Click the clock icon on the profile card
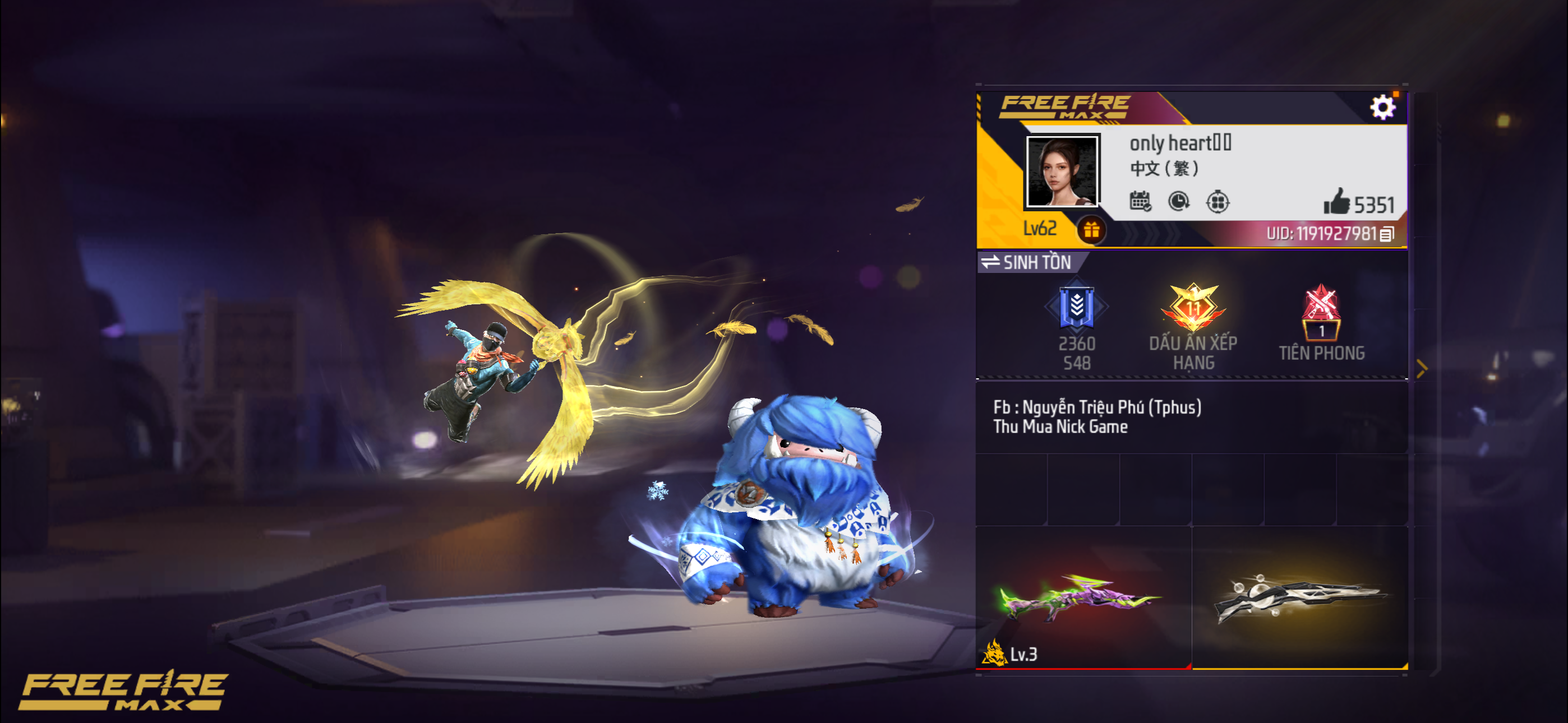The width and height of the screenshot is (1568, 723). (1178, 201)
